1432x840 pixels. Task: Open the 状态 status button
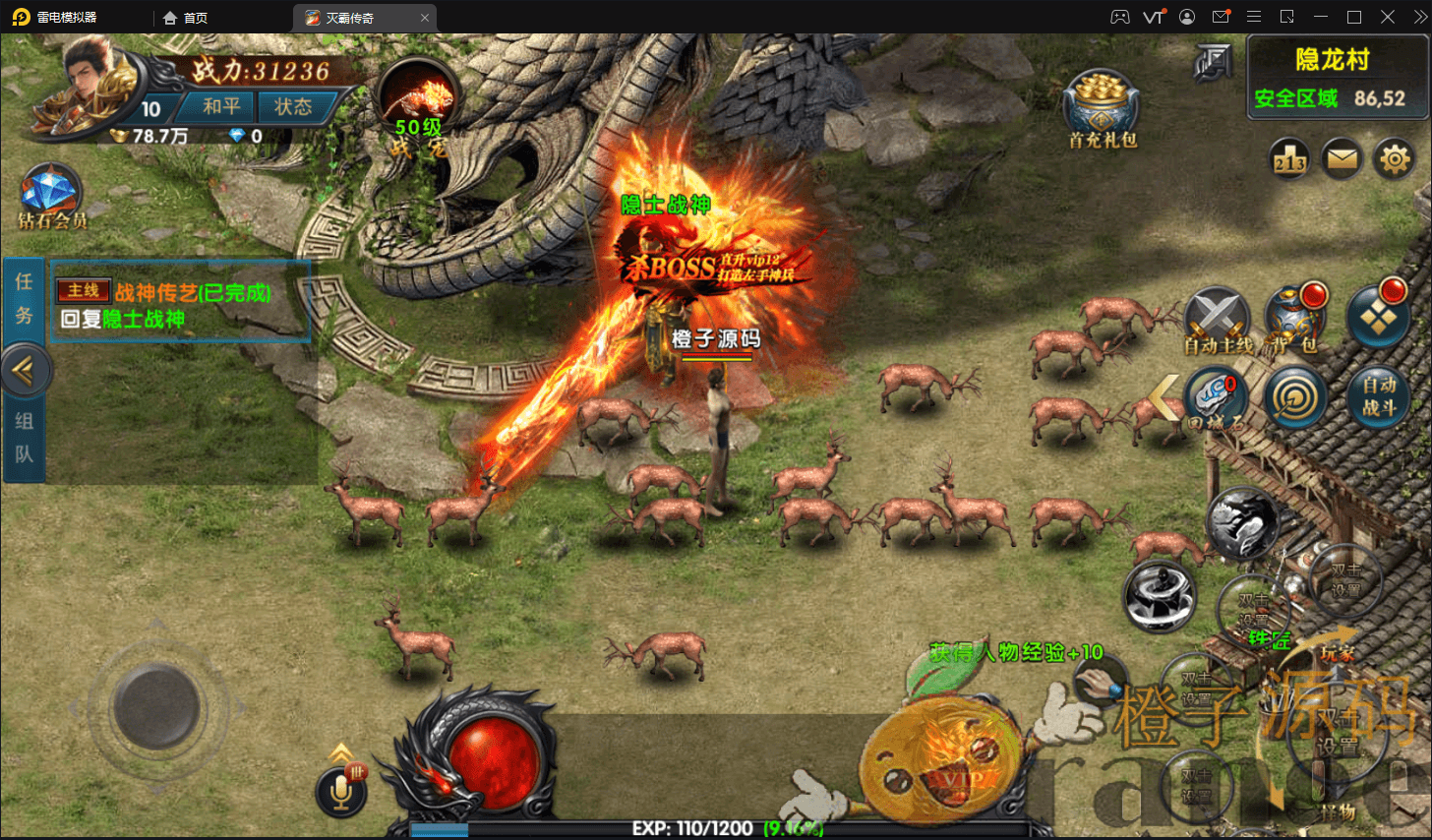click(292, 106)
